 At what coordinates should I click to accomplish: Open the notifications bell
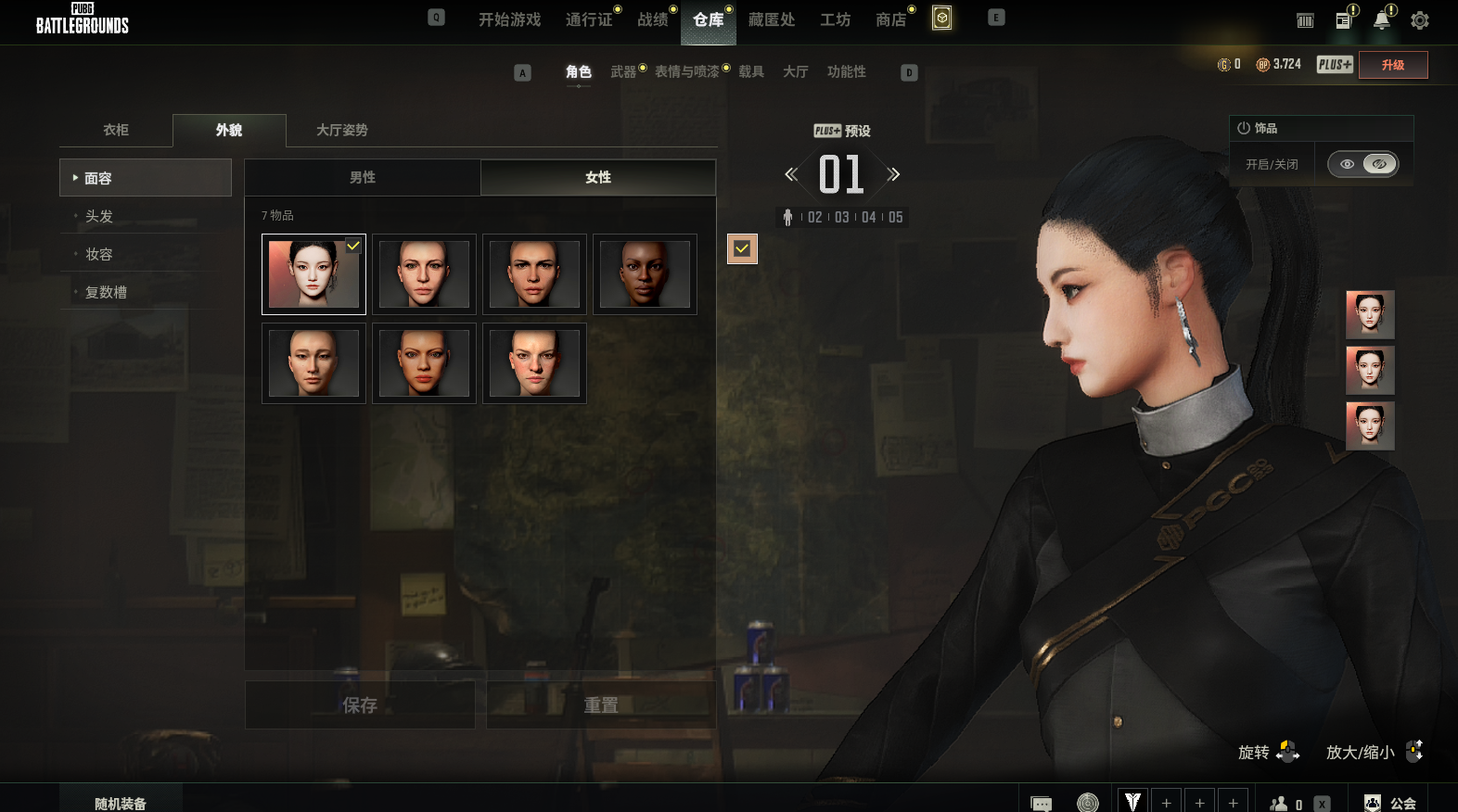[1381, 20]
